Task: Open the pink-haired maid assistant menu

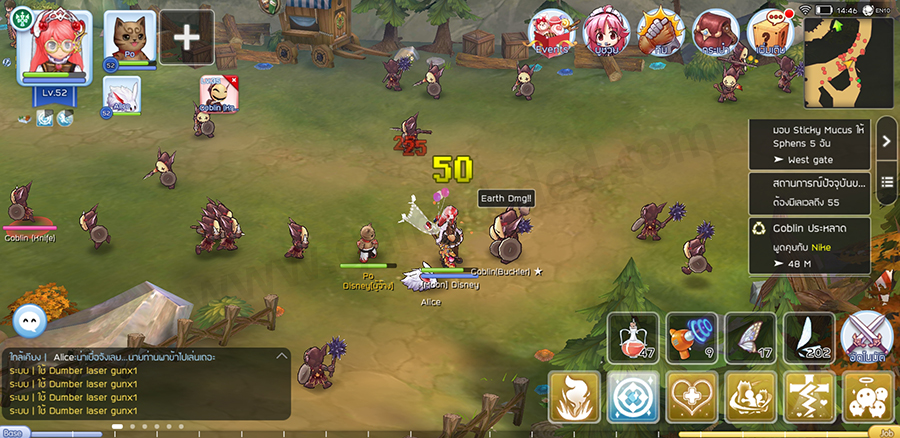Action: point(606,32)
